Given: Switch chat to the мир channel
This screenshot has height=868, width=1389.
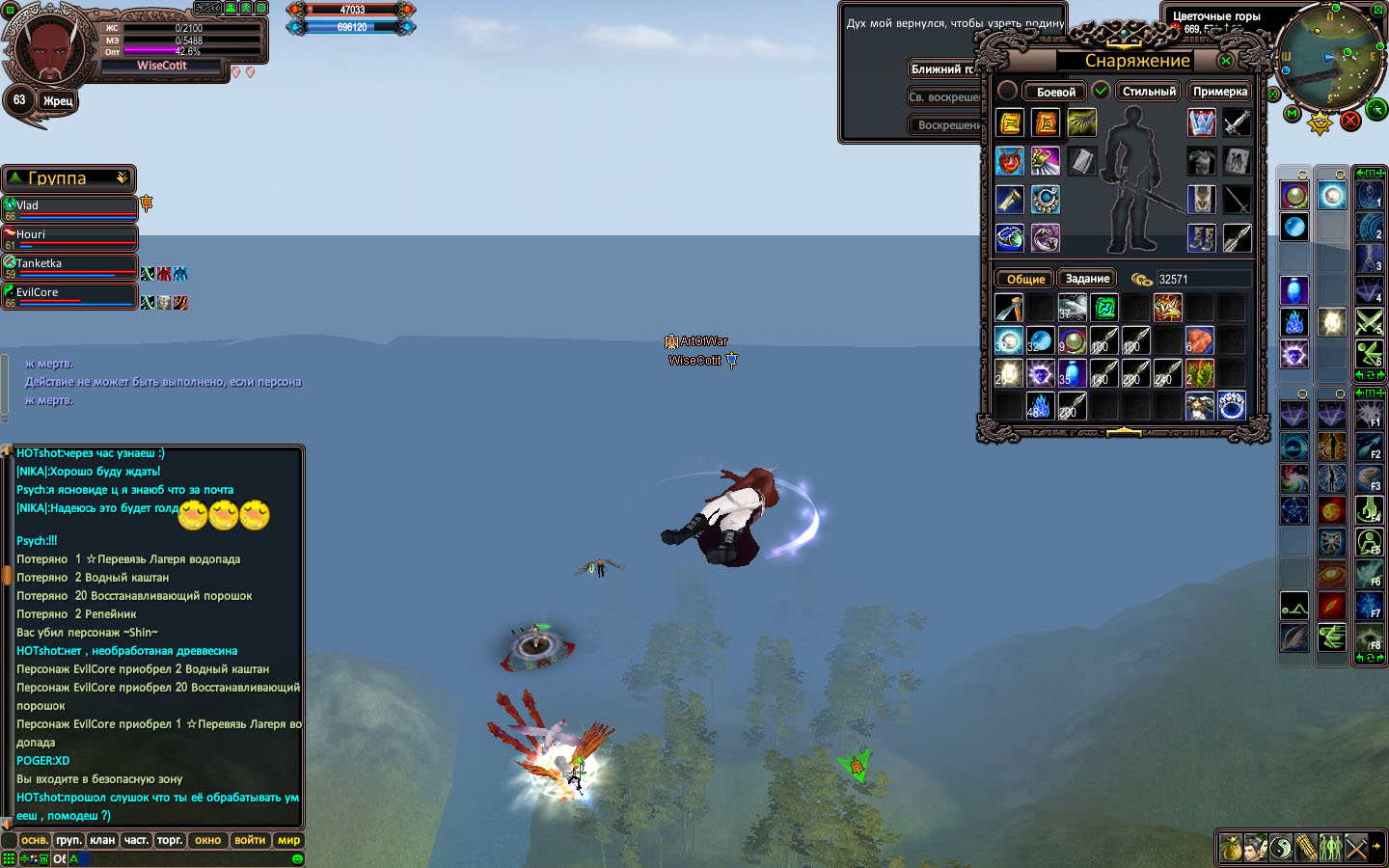Looking at the screenshot, I should pyautogui.click(x=288, y=840).
